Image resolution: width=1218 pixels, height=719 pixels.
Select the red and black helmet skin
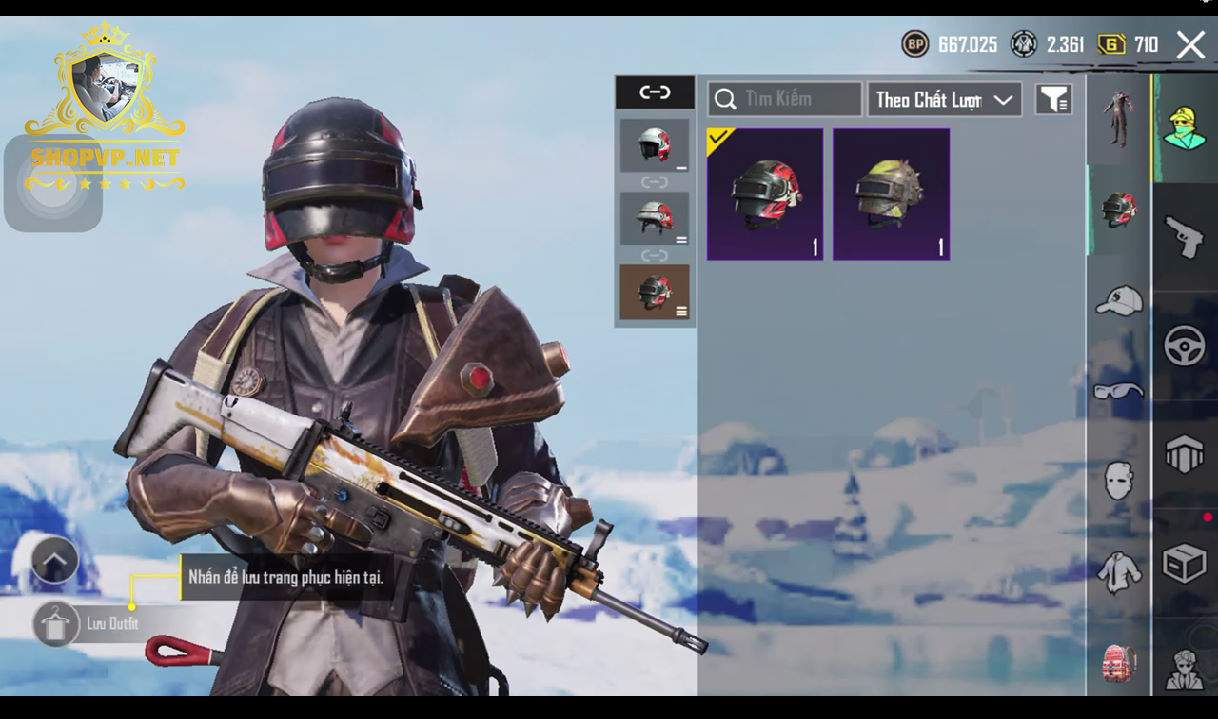click(x=765, y=194)
